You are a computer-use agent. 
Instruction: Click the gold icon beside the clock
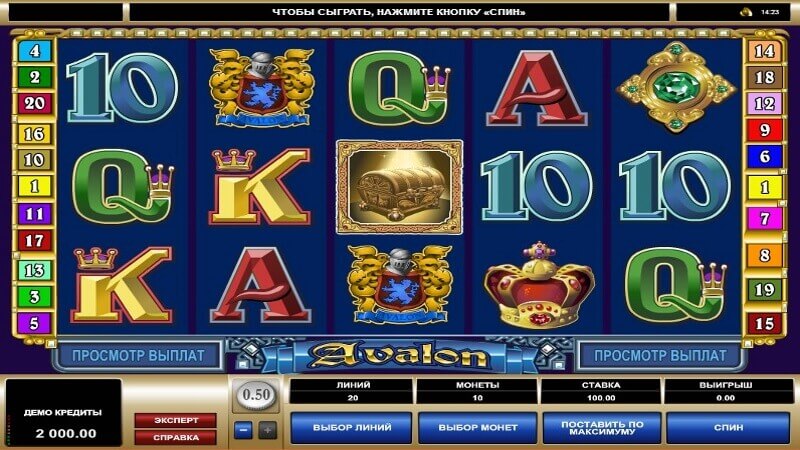click(x=744, y=12)
